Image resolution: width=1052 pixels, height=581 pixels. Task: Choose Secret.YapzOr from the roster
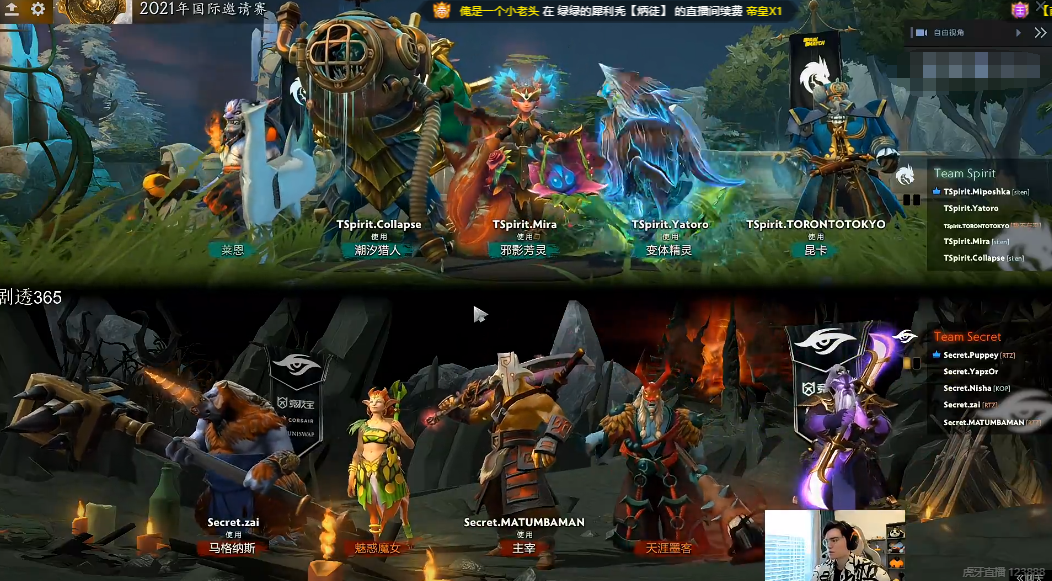[970, 372]
